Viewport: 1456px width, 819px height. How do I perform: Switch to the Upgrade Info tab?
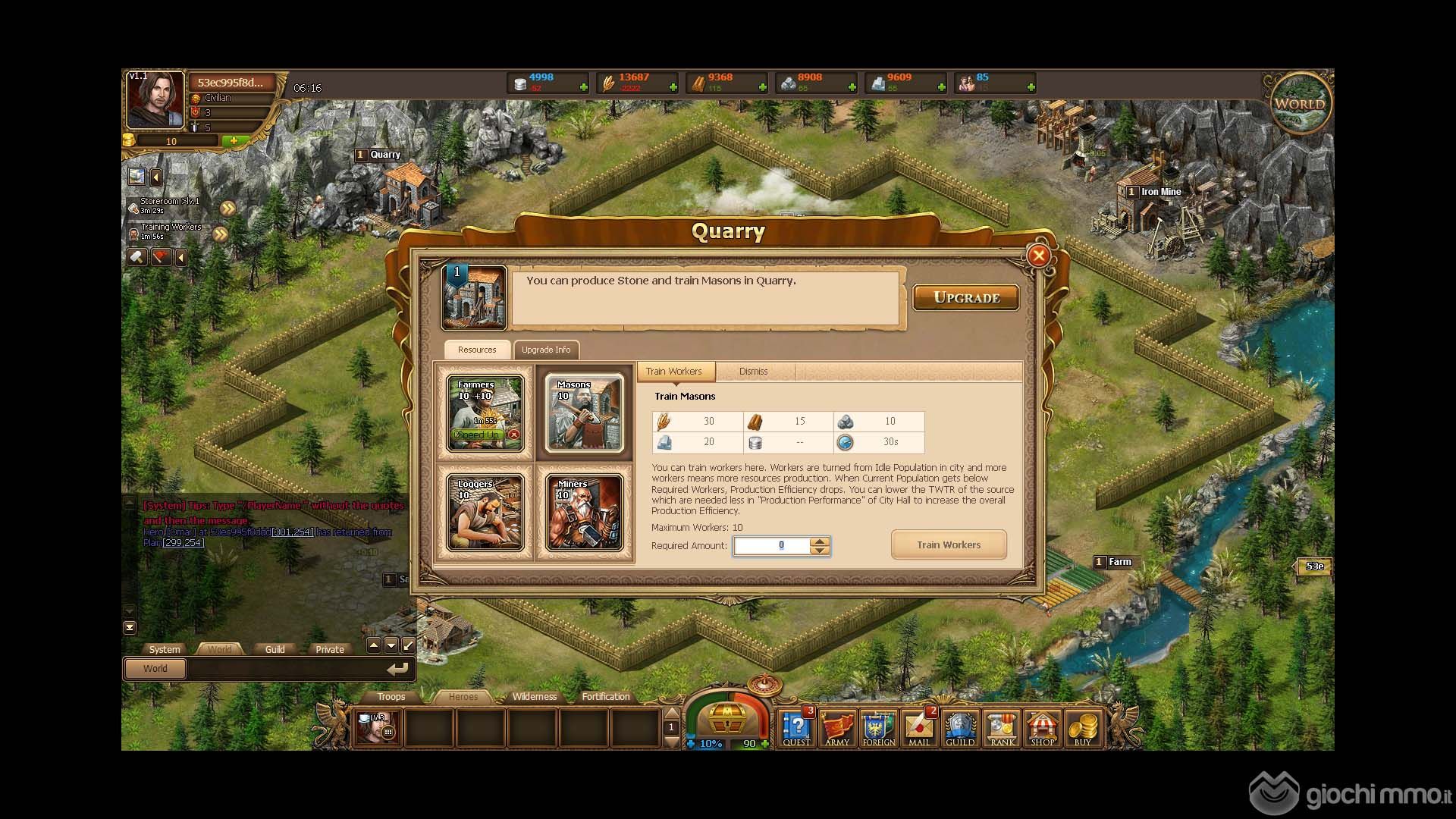point(545,350)
